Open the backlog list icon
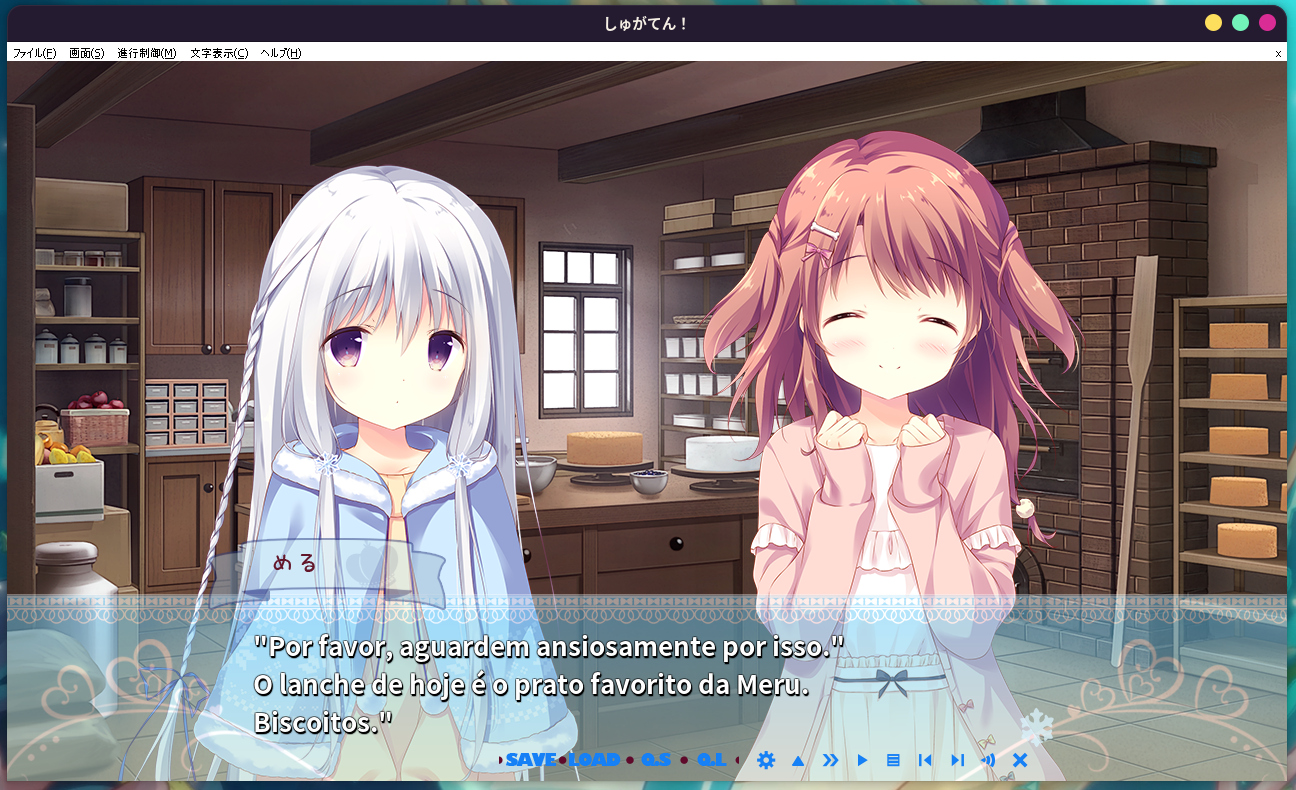 (x=893, y=760)
